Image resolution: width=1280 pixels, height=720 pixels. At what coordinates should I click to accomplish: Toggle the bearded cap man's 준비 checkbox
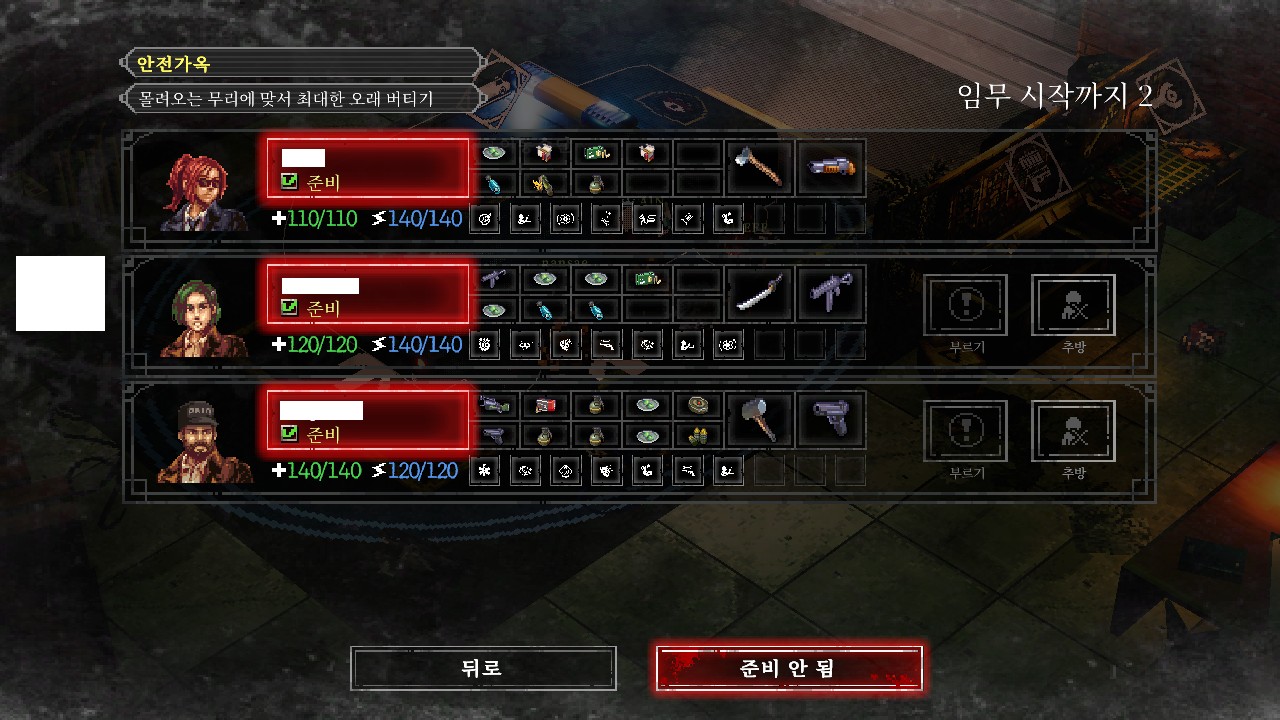click(x=290, y=434)
